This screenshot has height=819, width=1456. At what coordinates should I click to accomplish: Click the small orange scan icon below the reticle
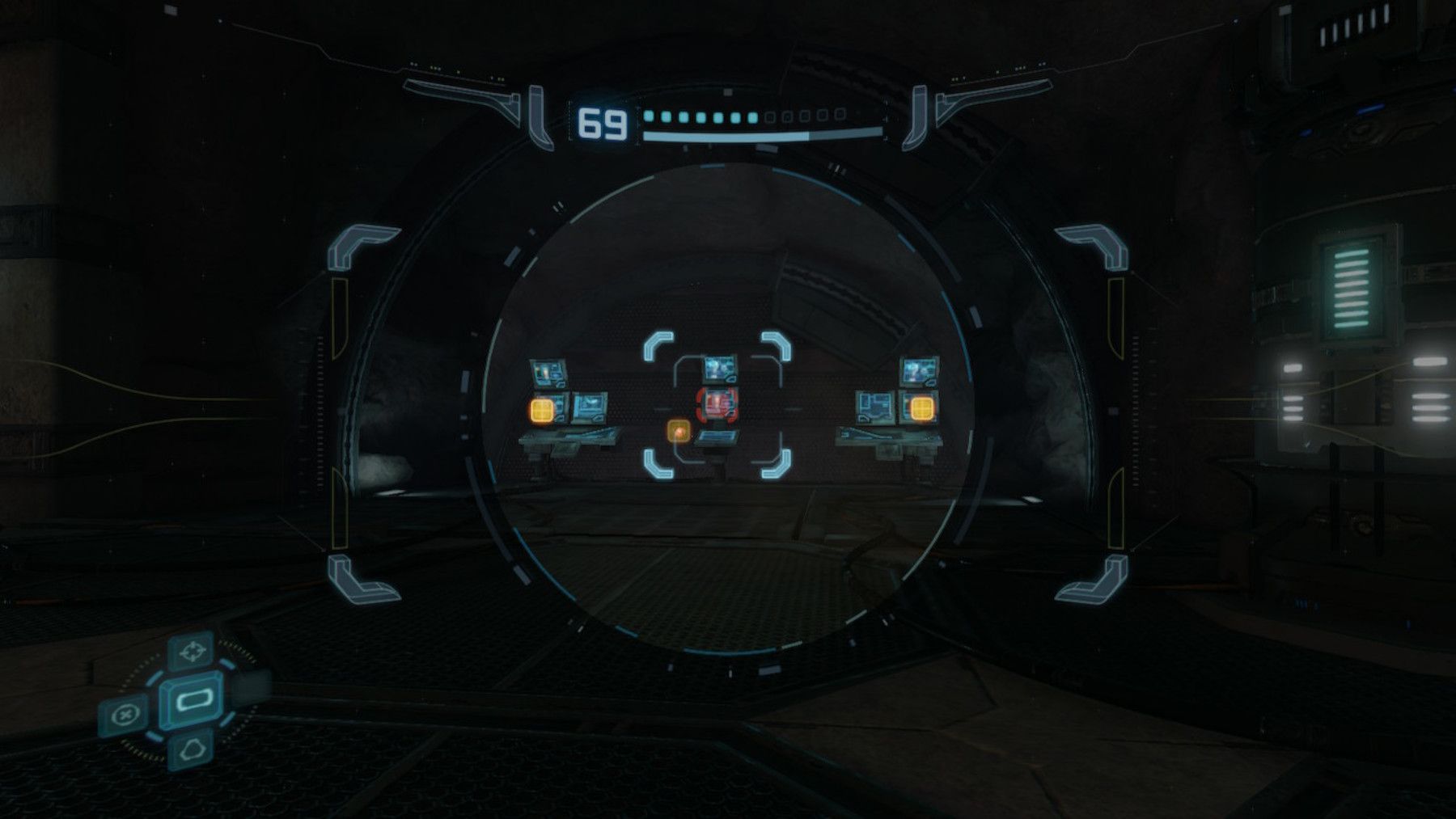pyautogui.click(x=678, y=432)
